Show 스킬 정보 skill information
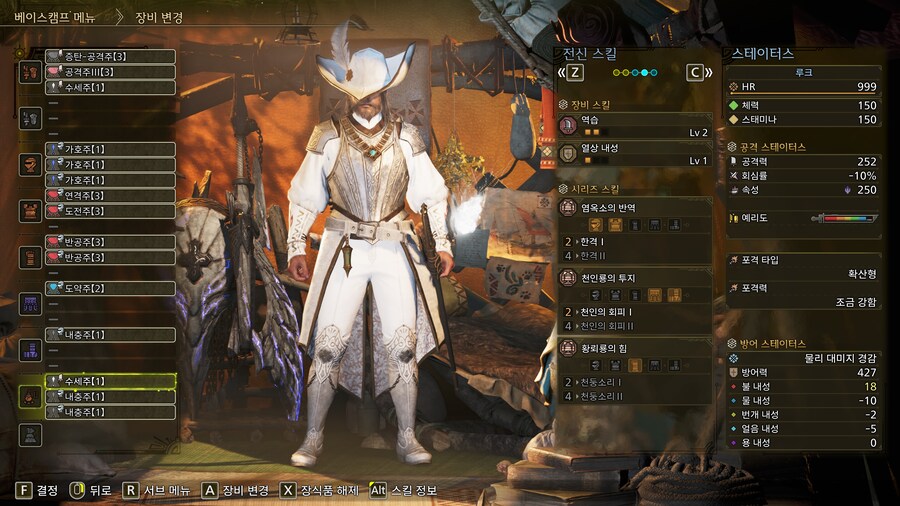This screenshot has width=900, height=506. point(404,490)
